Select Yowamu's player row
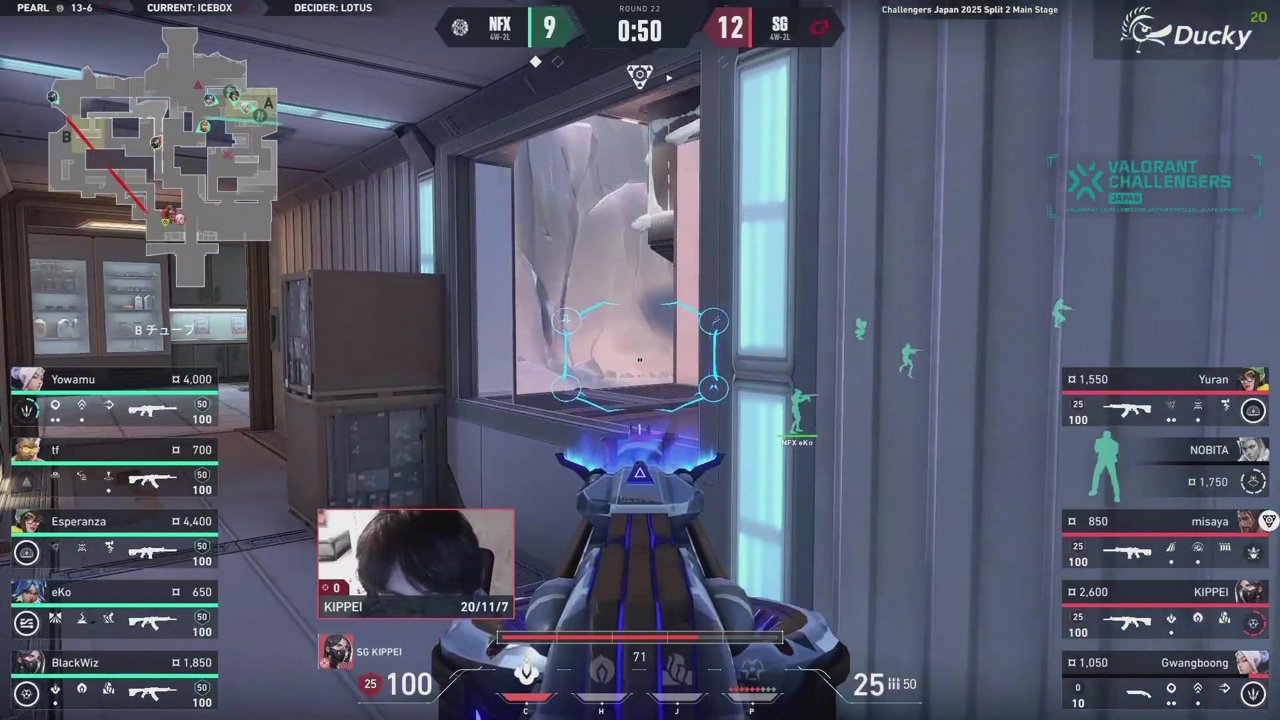Viewport: 1280px width, 720px height. (115, 395)
